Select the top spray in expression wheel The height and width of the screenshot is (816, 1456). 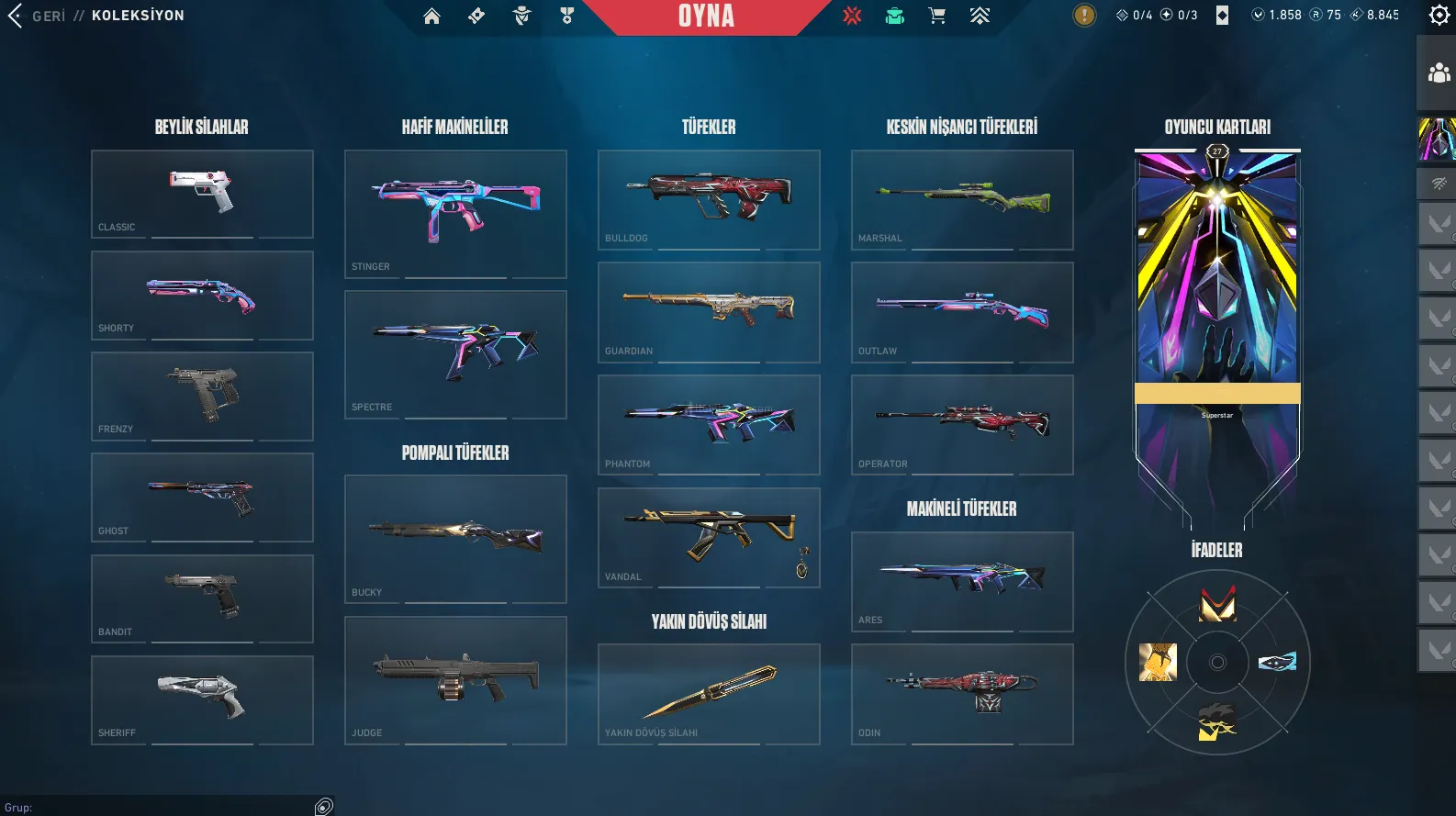click(x=1217, y=604)
